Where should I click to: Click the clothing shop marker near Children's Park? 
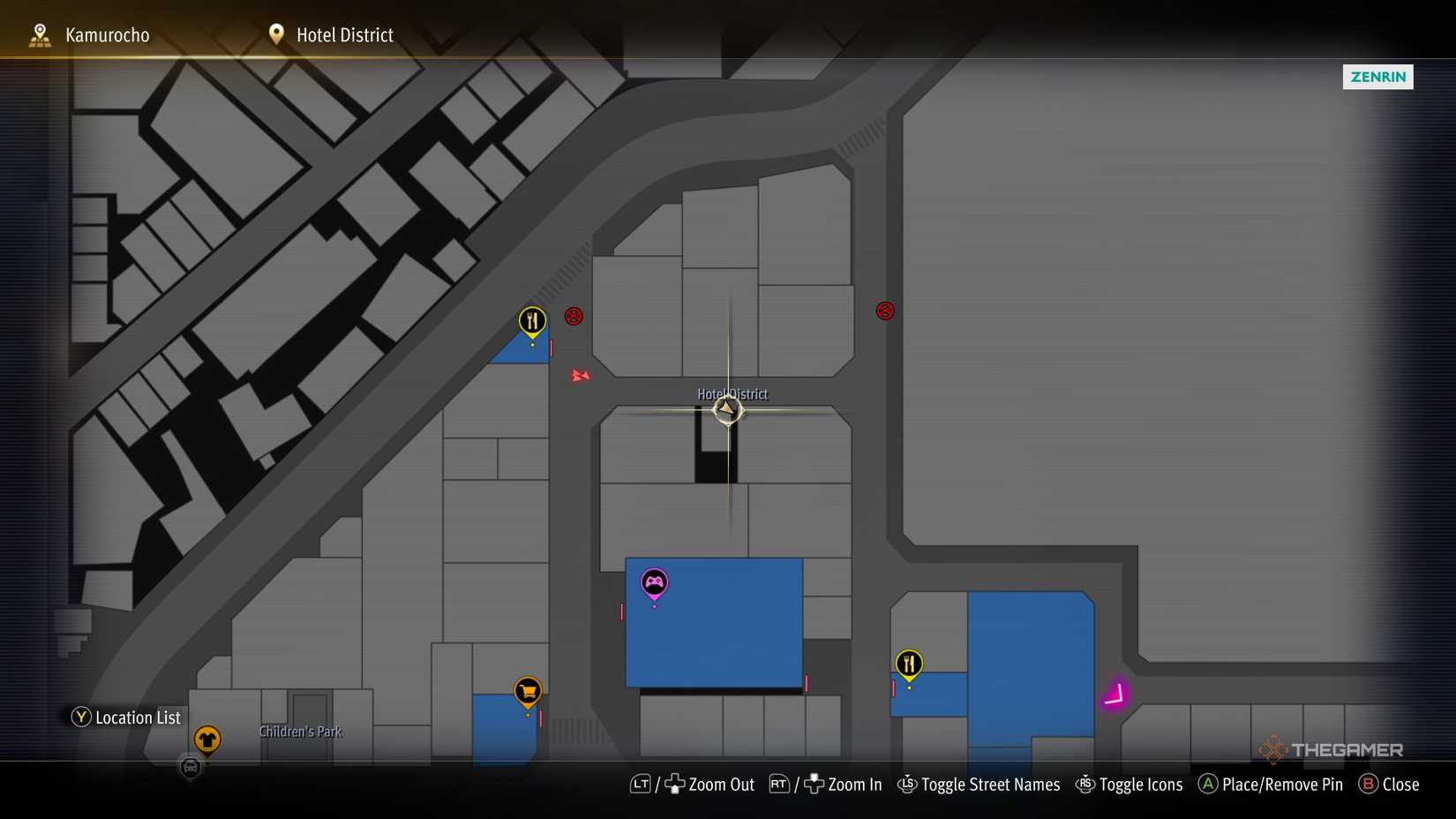point(207,740)
